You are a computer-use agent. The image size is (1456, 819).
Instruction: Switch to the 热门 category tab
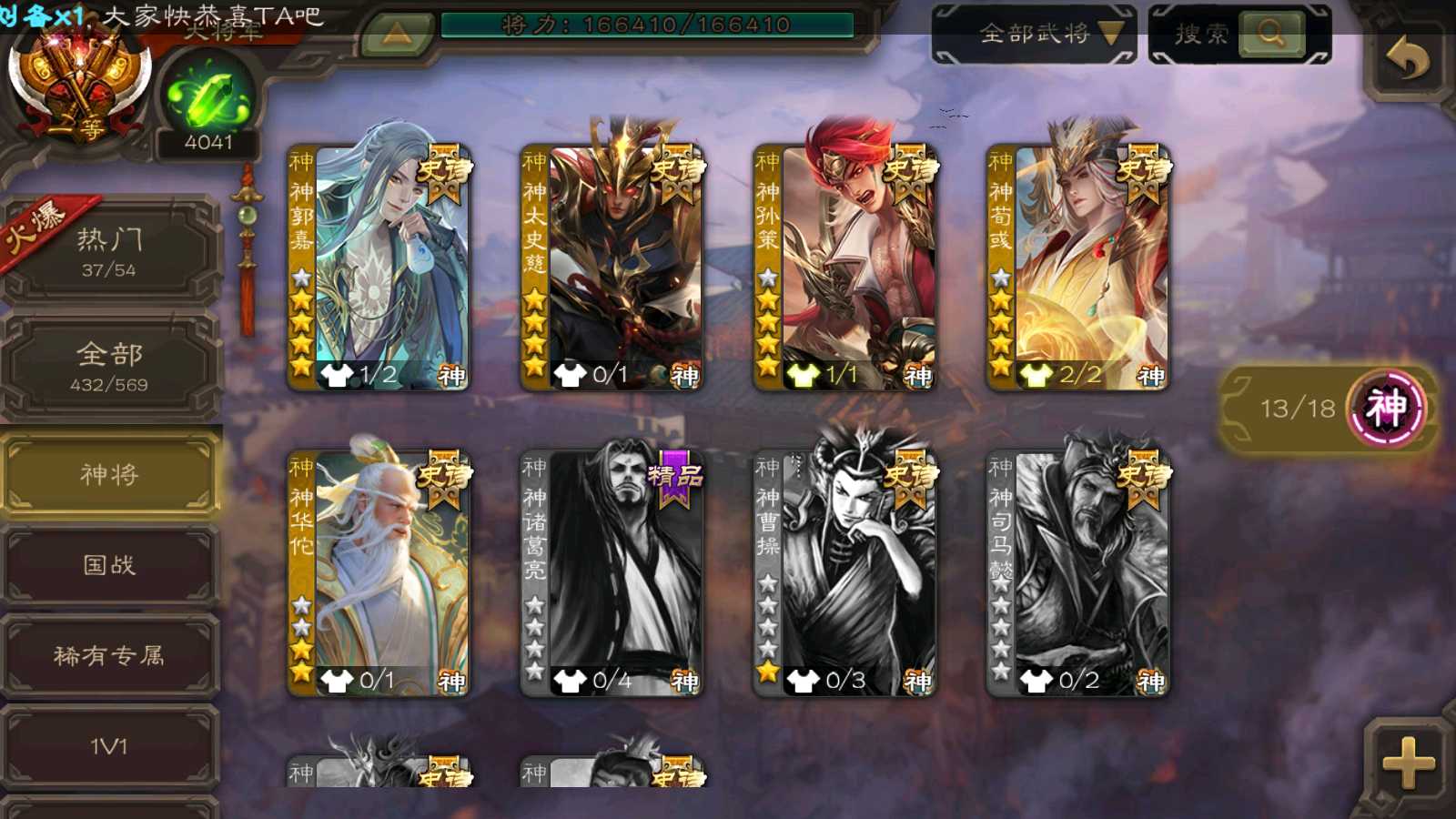point(109,251)
